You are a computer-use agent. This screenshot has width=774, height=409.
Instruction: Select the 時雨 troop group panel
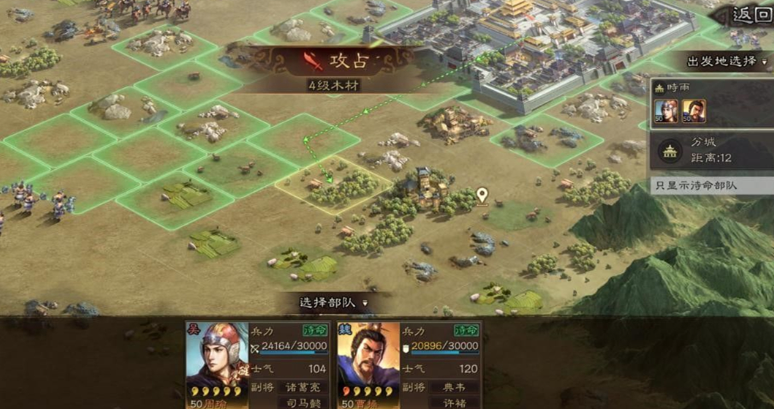click(x=712, y=104)
